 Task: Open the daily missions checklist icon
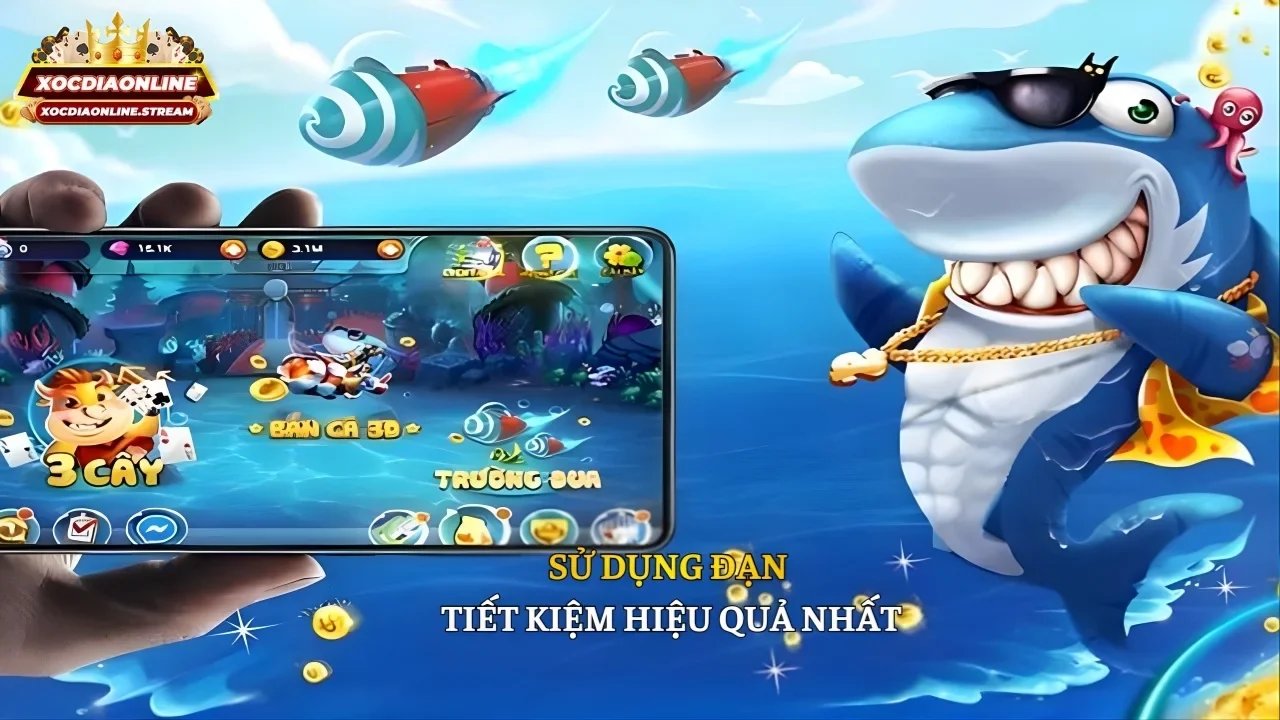pos(80,525)
